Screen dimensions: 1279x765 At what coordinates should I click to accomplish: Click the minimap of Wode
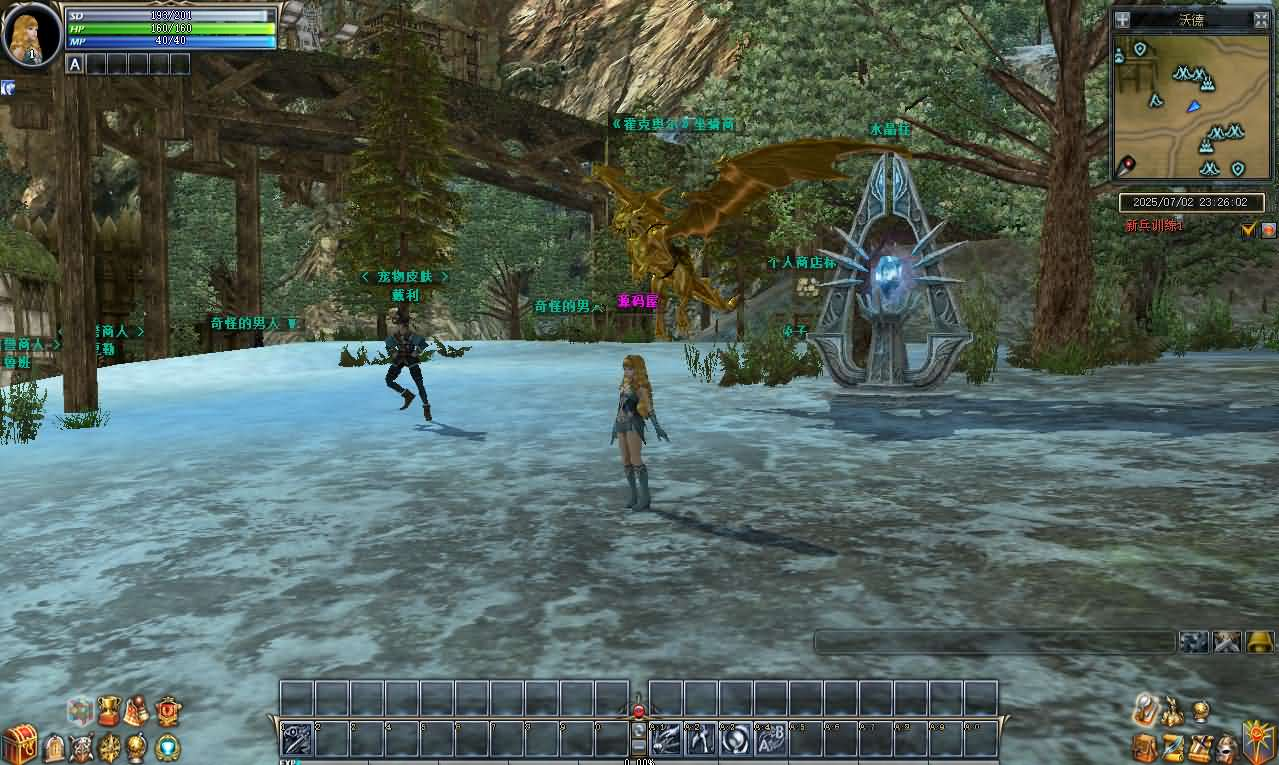tap(1191, 107)
